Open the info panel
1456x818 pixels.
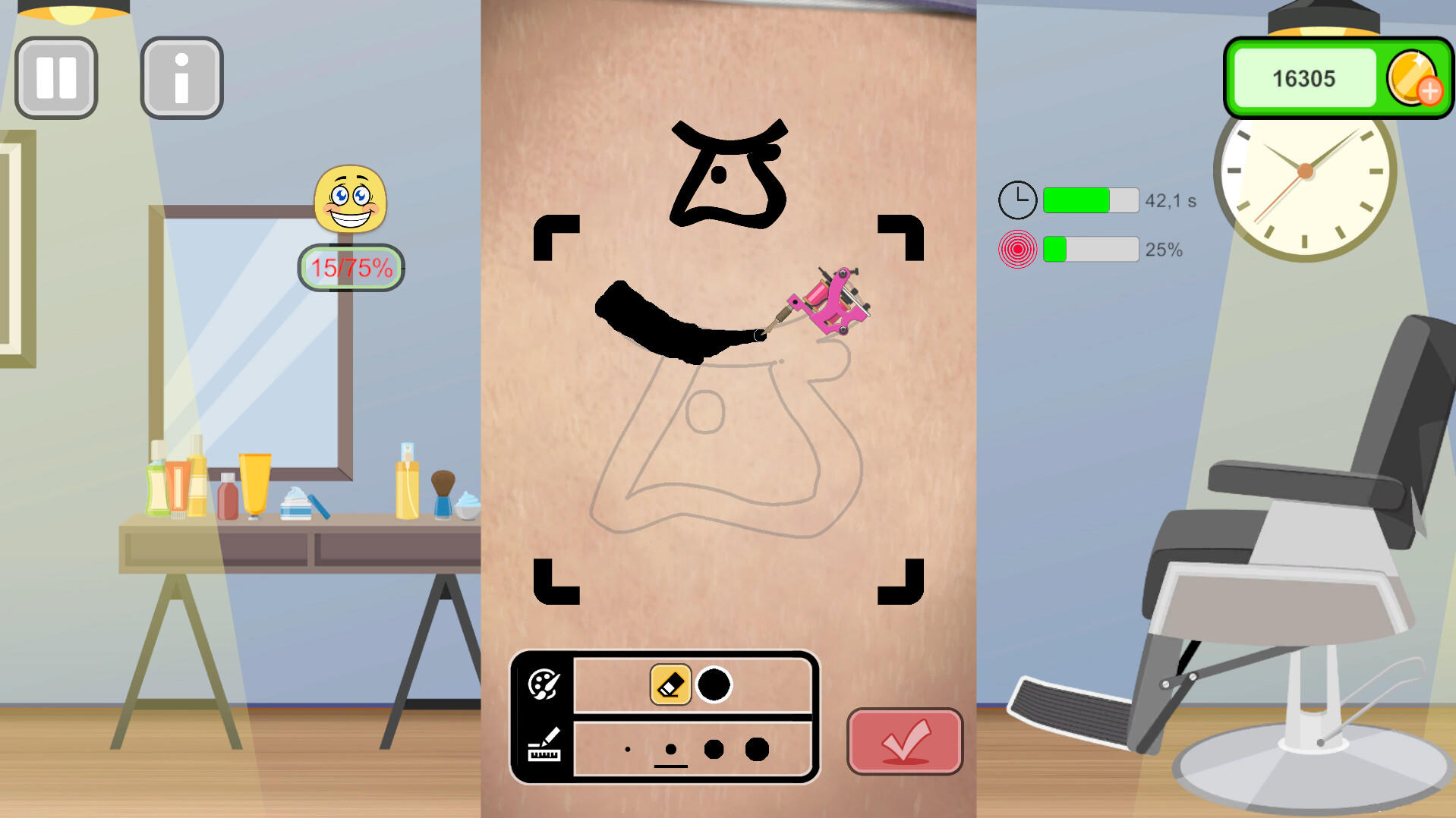(x=181, y=77)
